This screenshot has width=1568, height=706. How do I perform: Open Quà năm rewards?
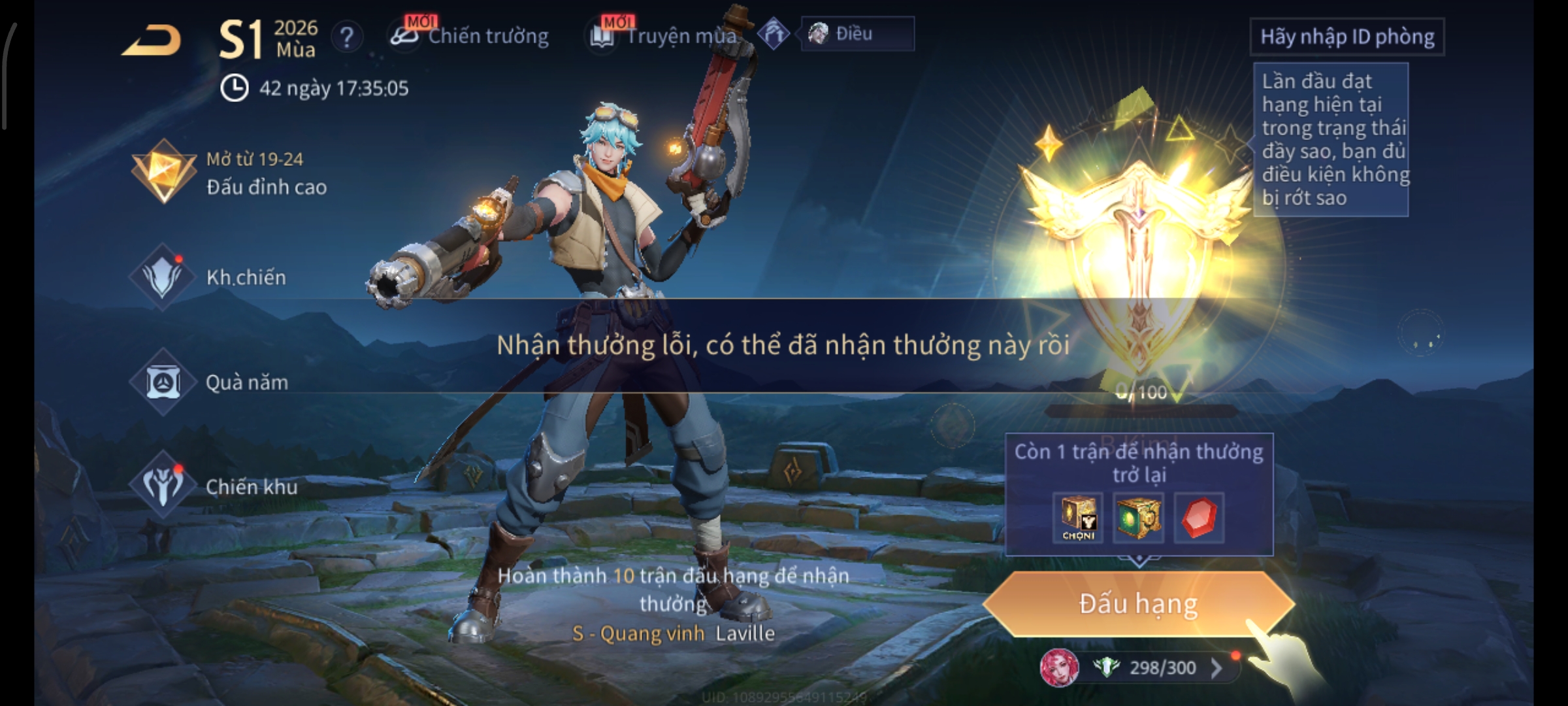(209, 382)
